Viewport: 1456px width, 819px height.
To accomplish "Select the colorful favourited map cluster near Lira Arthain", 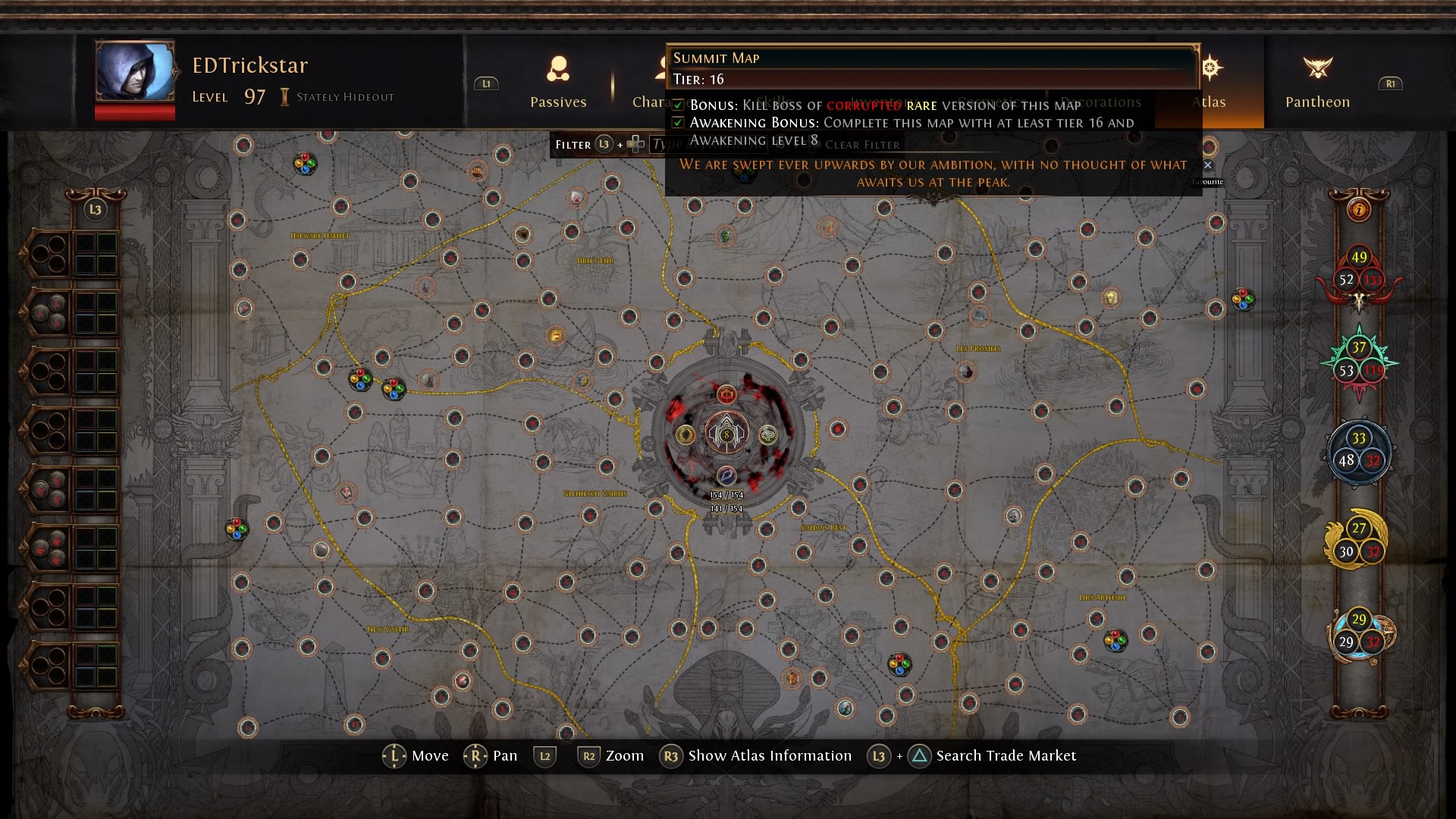I will point(1115,639).
